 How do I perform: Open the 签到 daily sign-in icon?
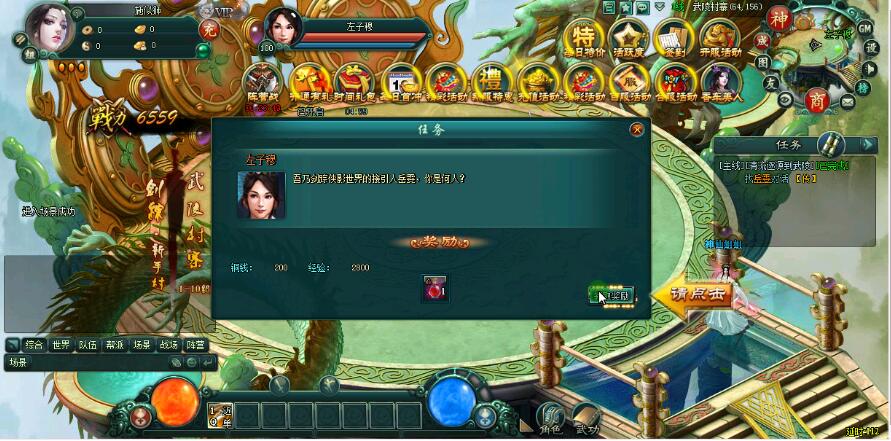click(x=672, y=39)
